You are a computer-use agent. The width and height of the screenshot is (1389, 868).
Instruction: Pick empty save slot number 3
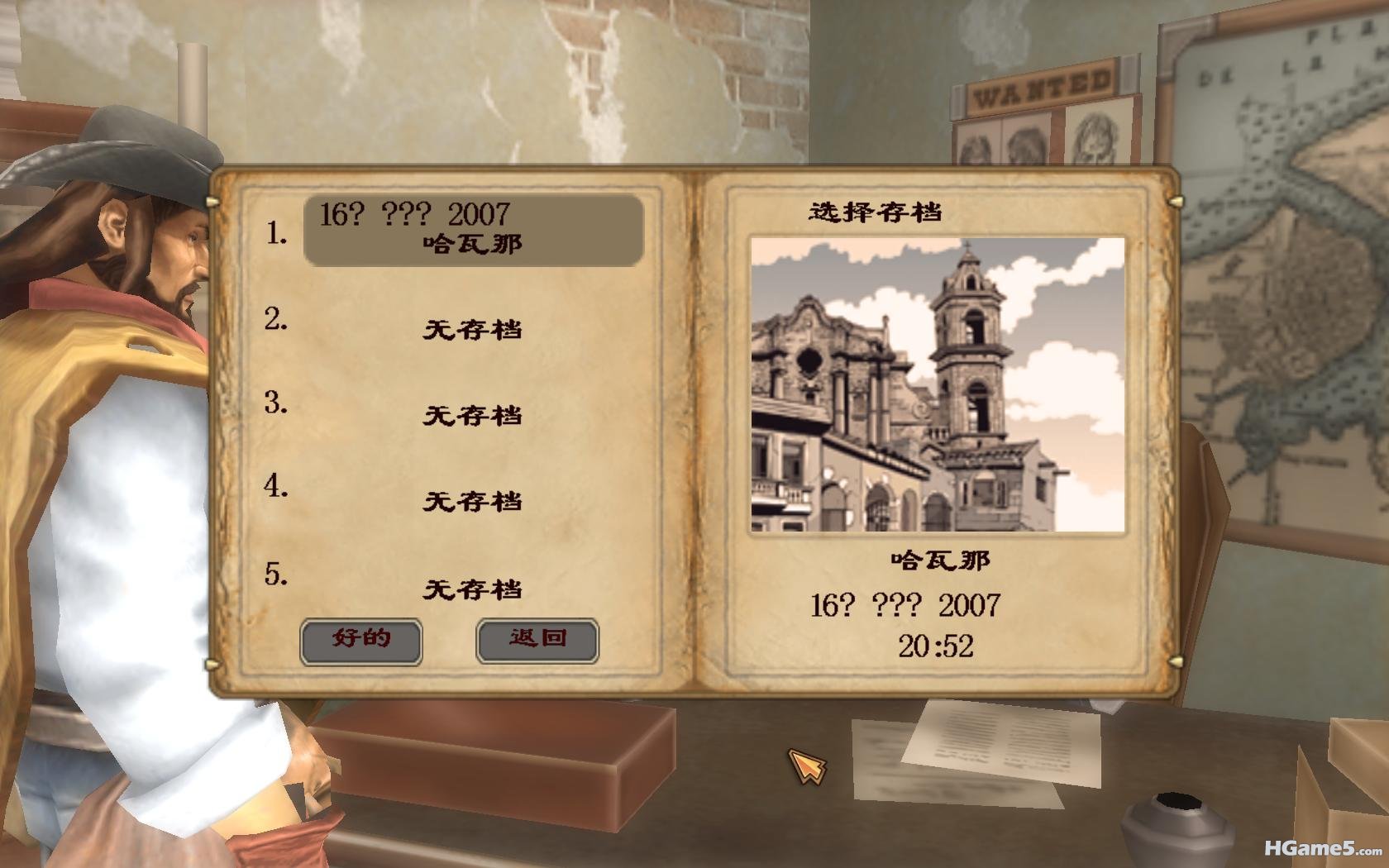point(472,414)
